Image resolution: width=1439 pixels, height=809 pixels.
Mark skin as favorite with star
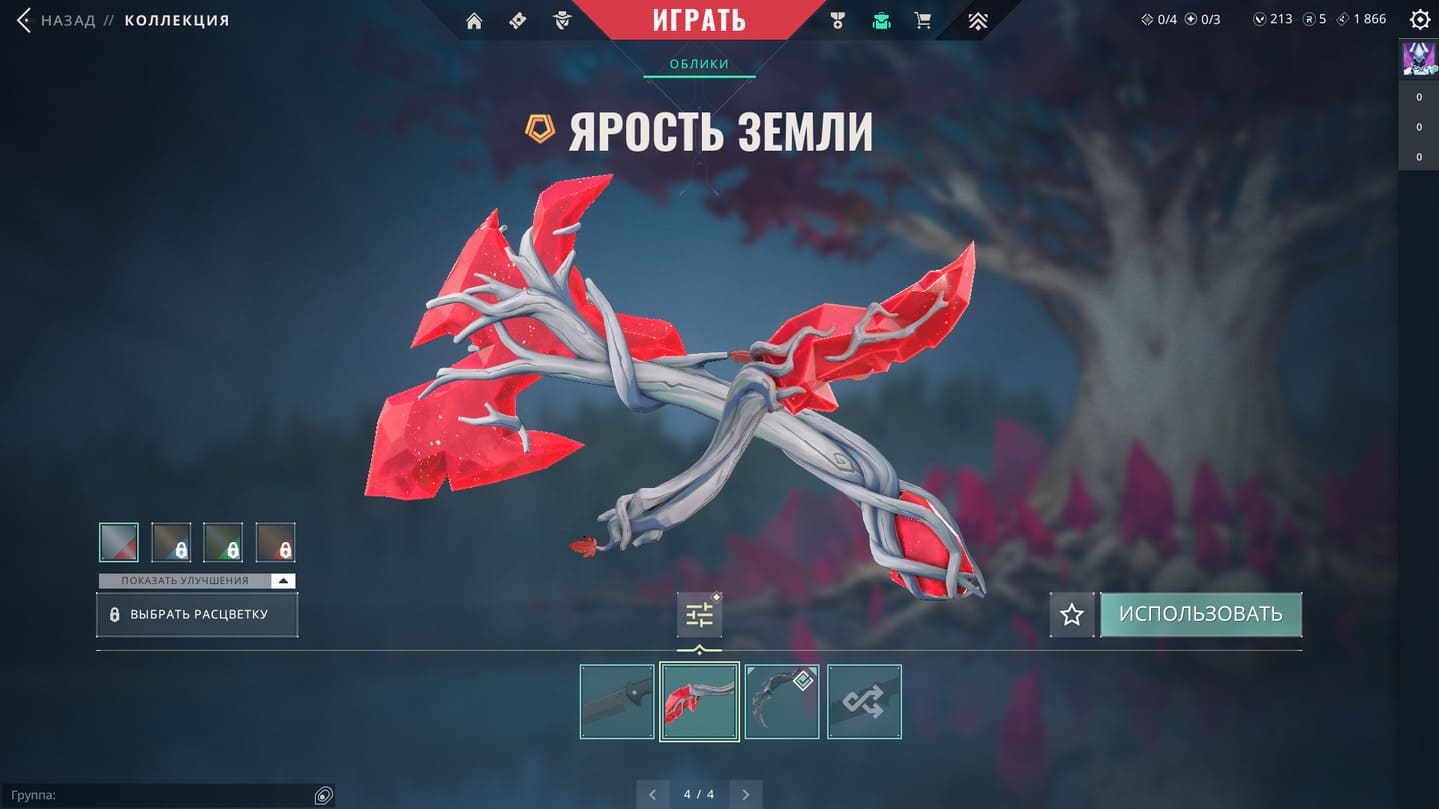pos(1072,614)
